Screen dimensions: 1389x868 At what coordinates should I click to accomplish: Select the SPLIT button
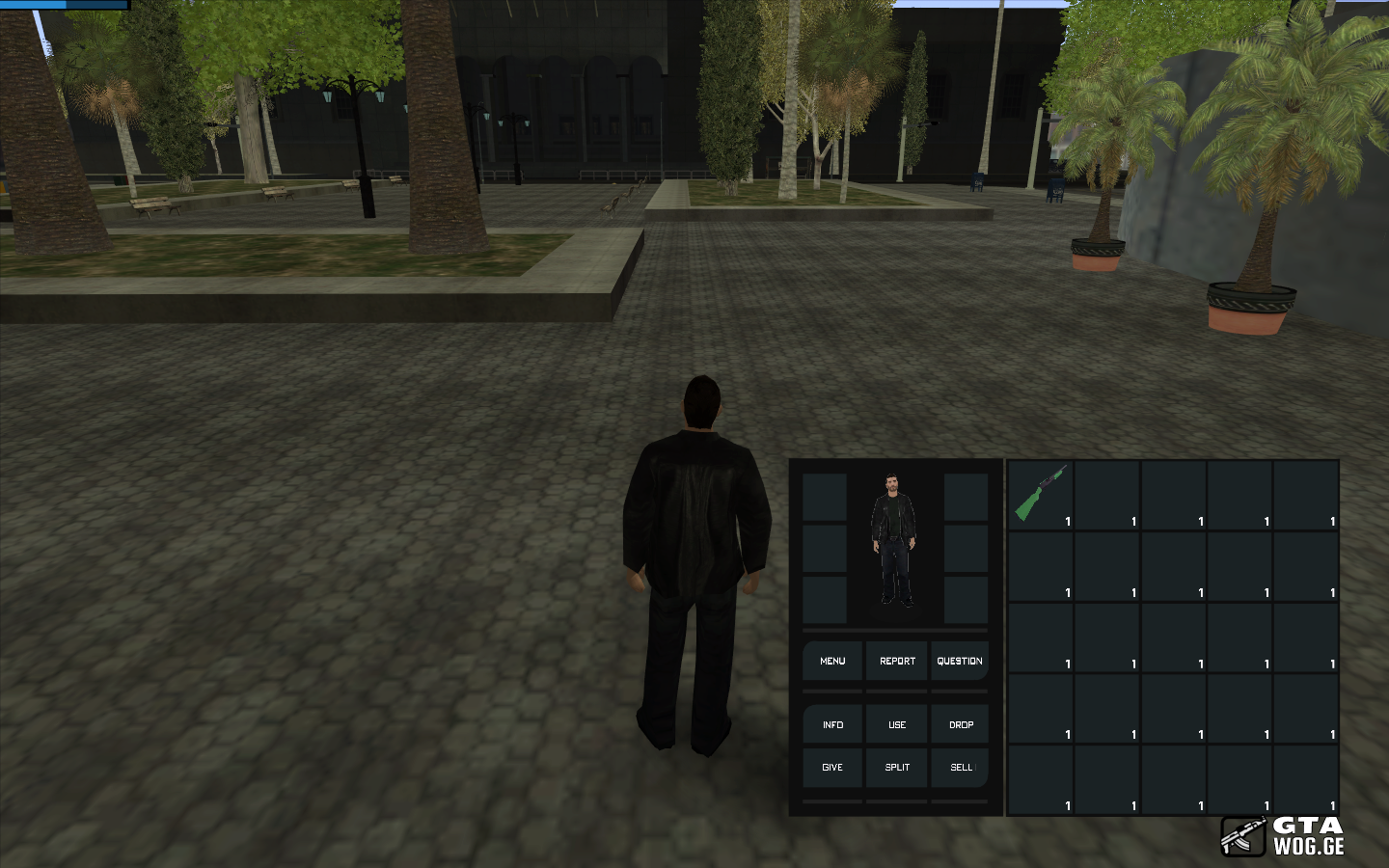pyautogui.click(x=897, y=768)
